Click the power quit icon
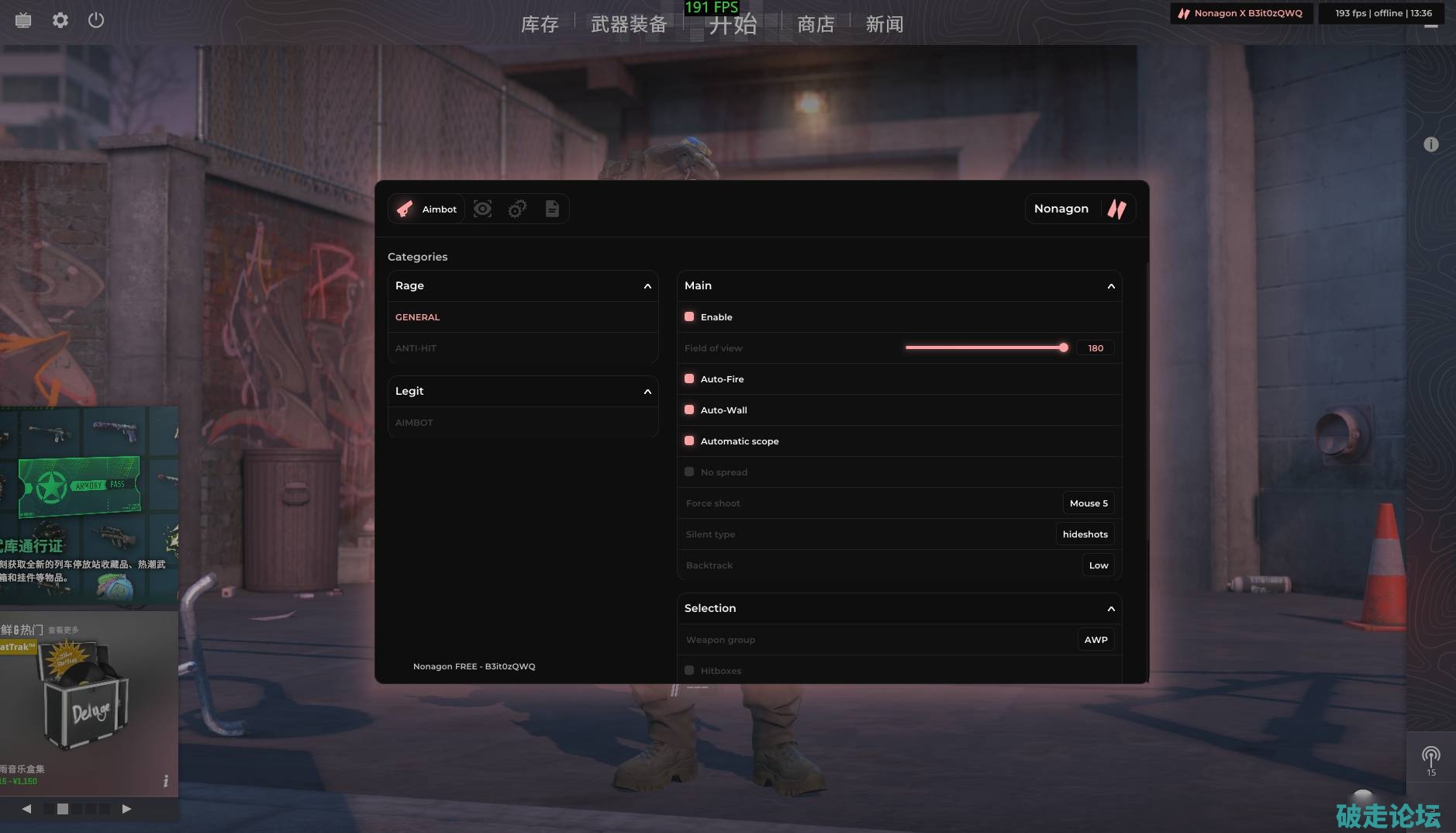 tap(96, 20)
